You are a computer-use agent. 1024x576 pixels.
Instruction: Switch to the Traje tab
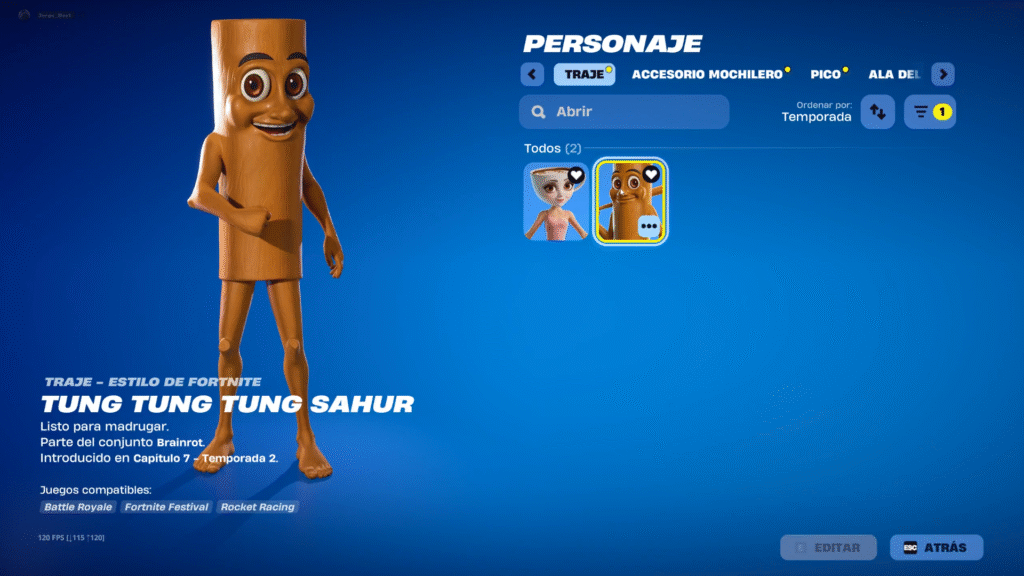pos(584,75)
